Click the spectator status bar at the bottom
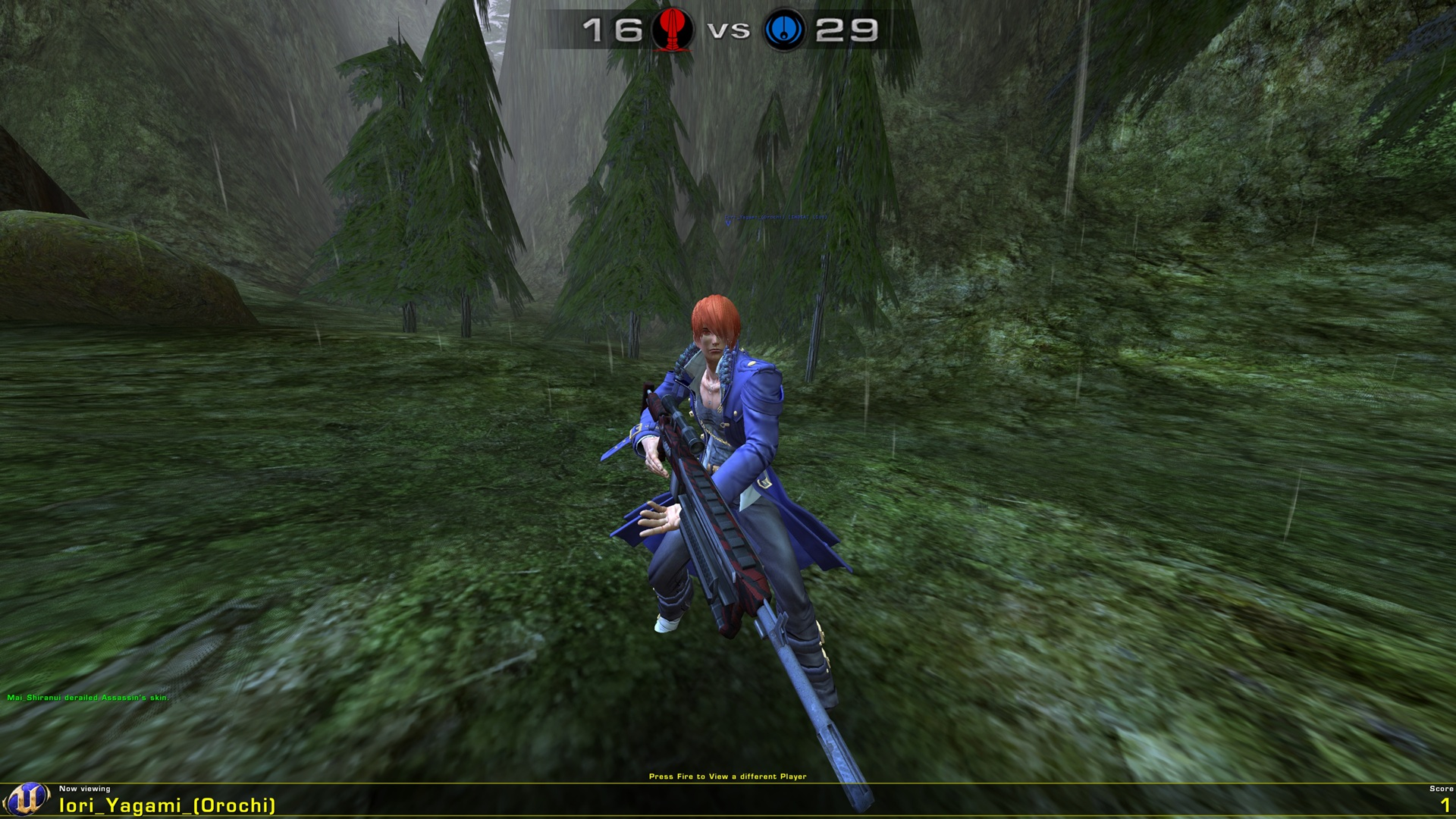Screen dimensions: 1456x819 coord(728,800)
